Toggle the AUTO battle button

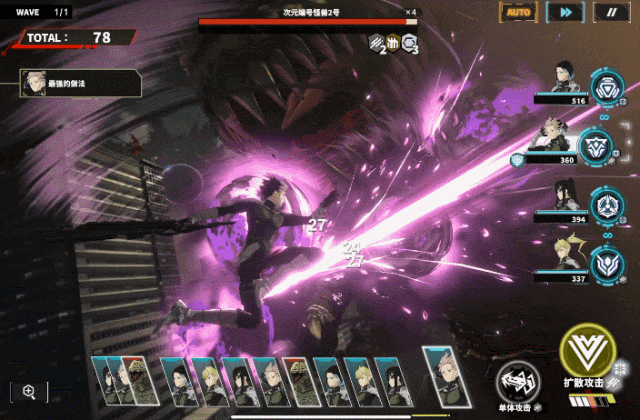[518, 12]
